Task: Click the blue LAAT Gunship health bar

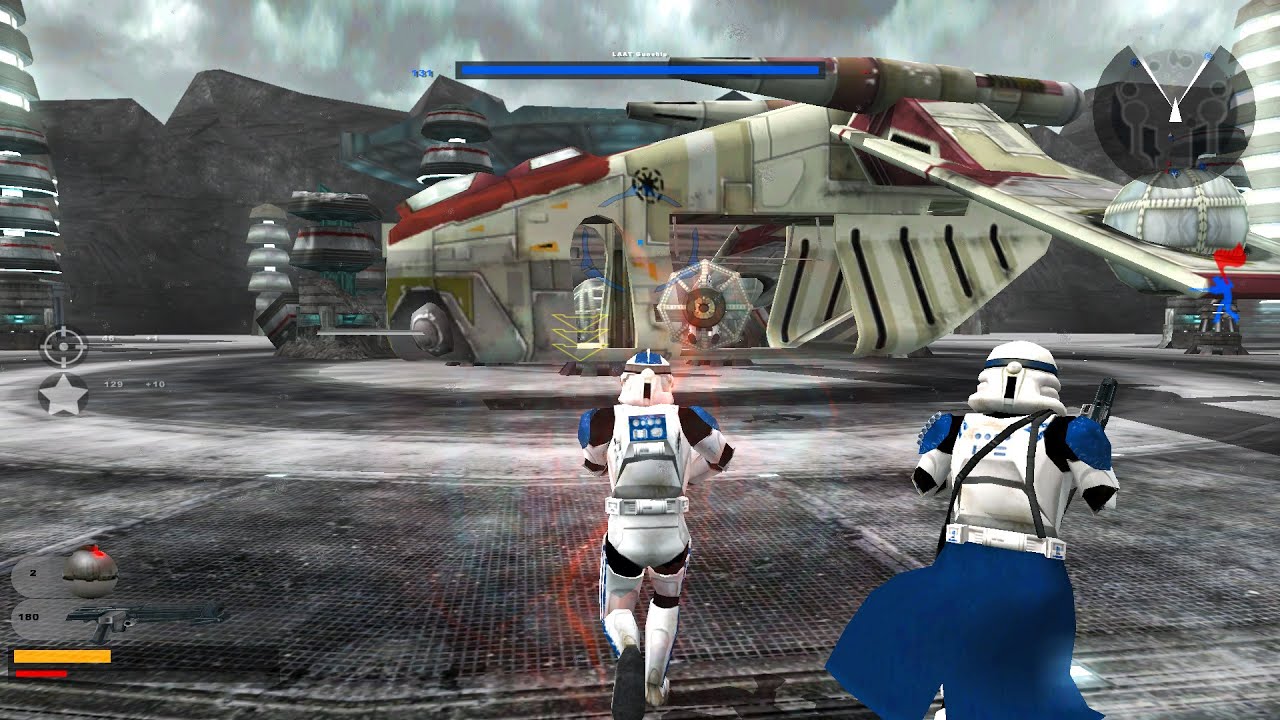Action: 638,68
